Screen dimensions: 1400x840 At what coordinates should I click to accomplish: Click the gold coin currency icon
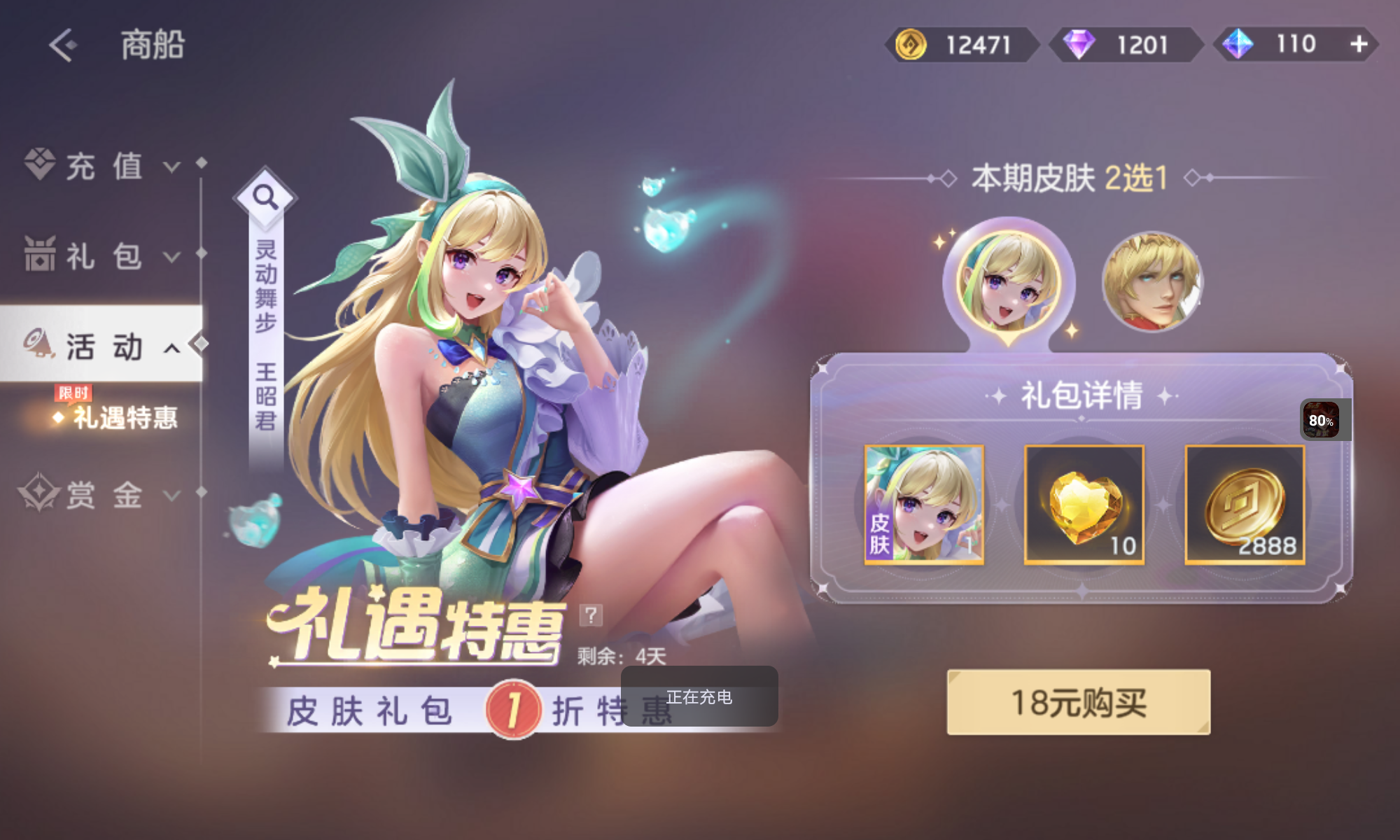pos(909,43)
